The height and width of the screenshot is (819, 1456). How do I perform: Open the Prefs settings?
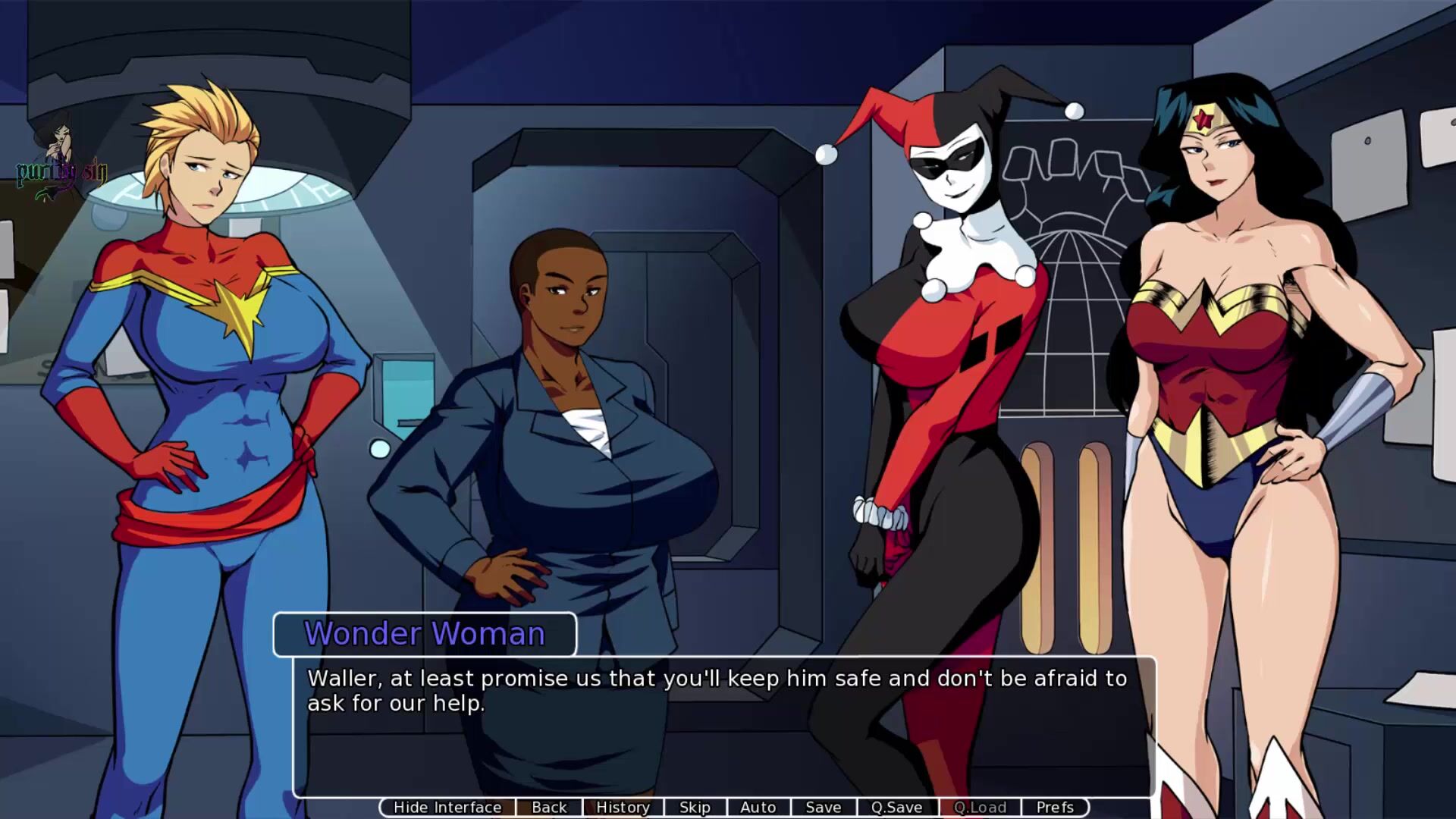1055,808
